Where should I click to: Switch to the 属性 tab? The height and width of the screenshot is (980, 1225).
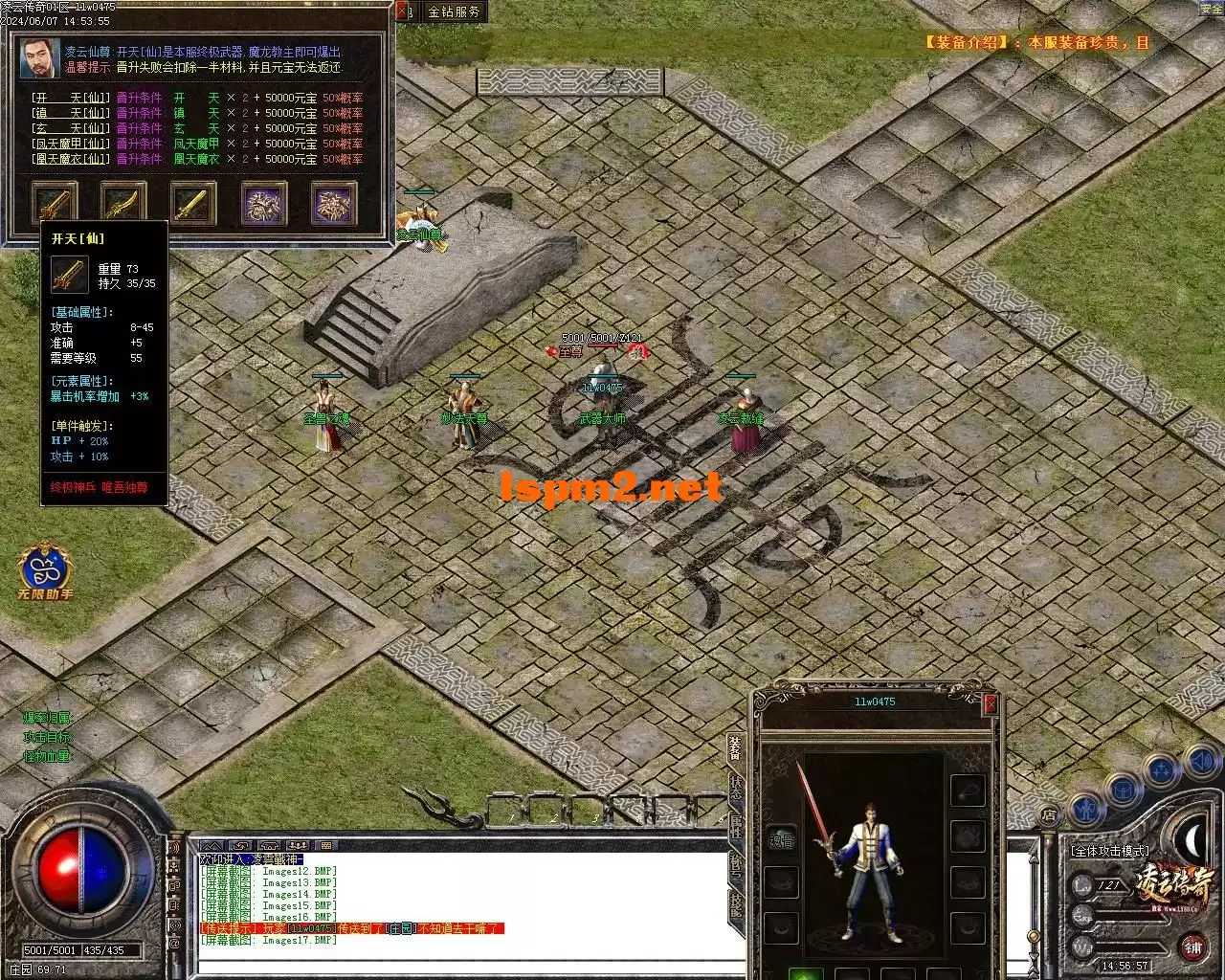[x=735, y=826]
